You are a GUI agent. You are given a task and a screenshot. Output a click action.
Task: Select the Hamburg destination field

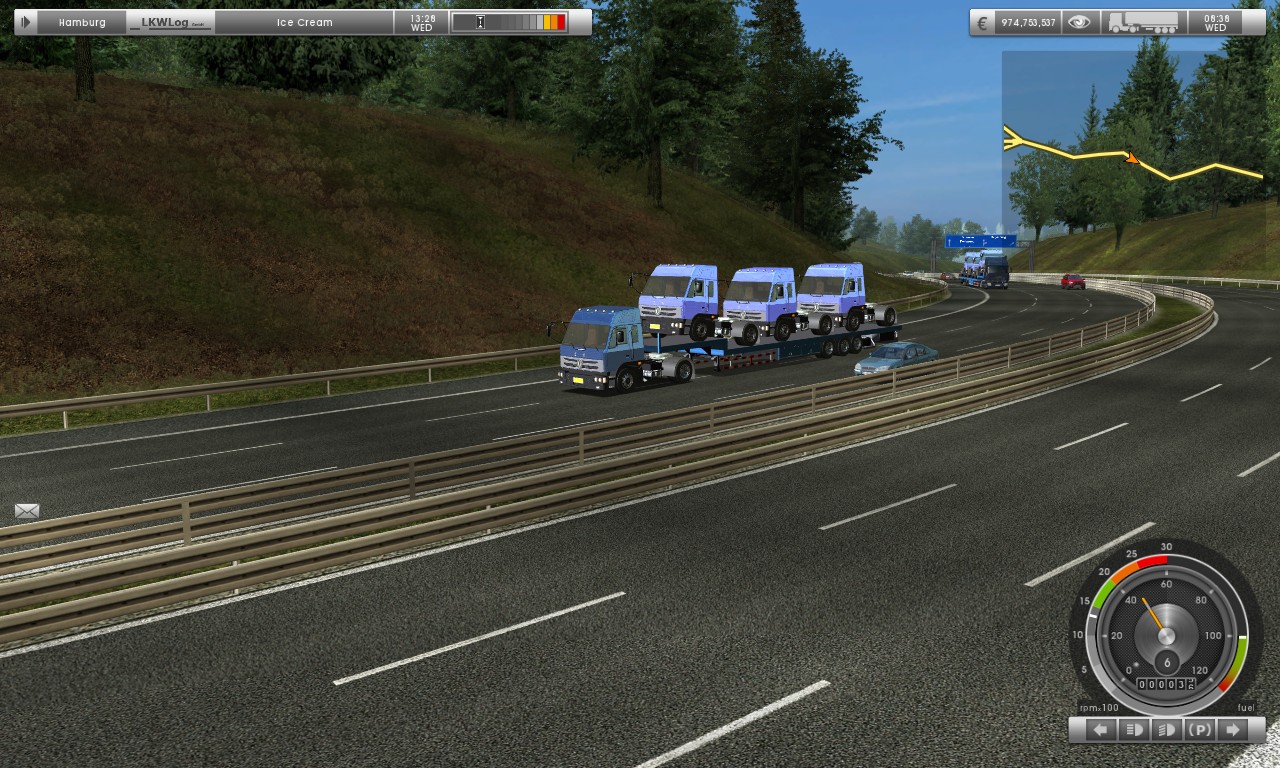pos(82,22)
